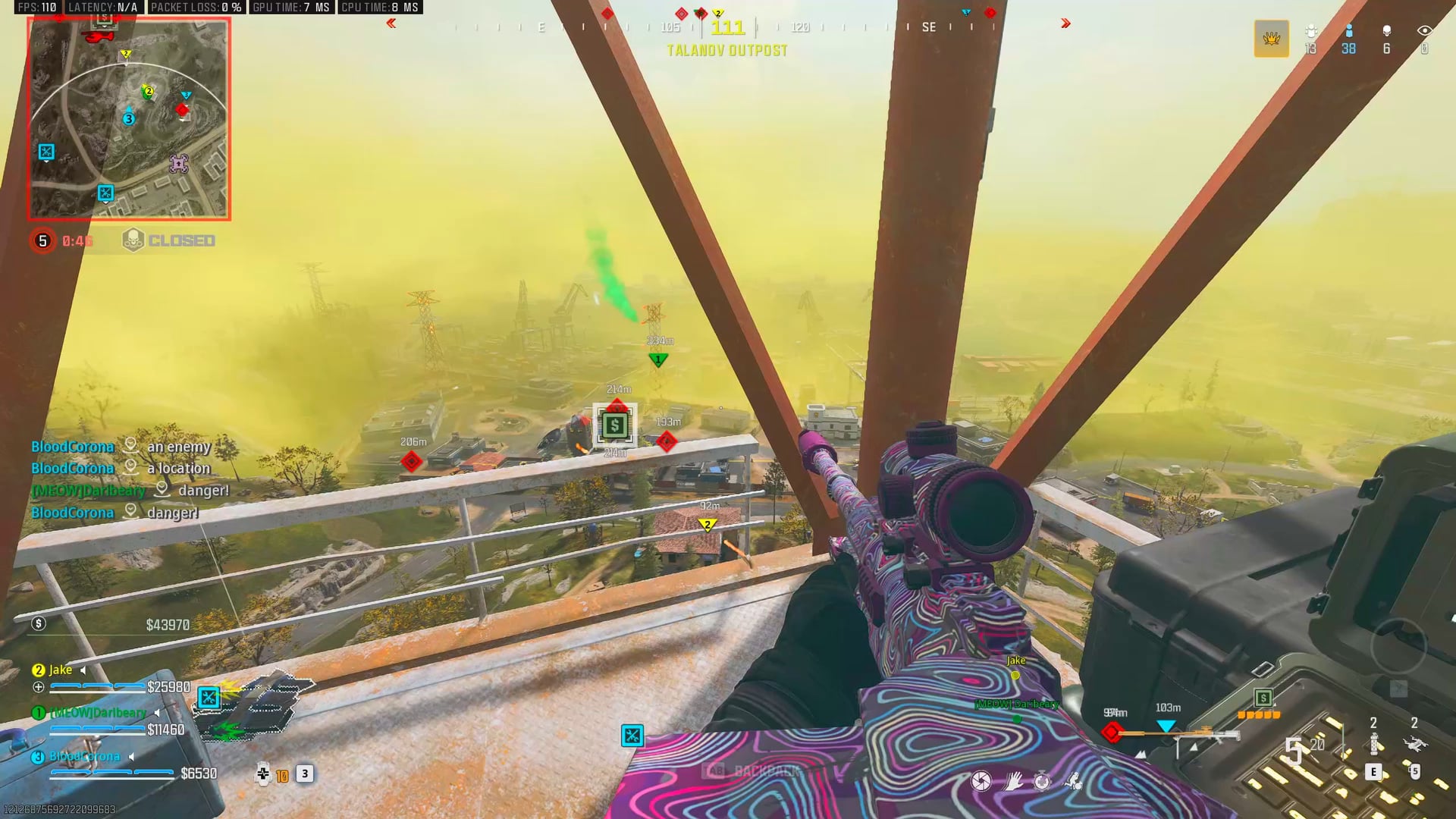Image resolution: width=1456 pixels, height=819 pixels.
Task: Click the skull kill counter icon
Action: pos(1388,32)
